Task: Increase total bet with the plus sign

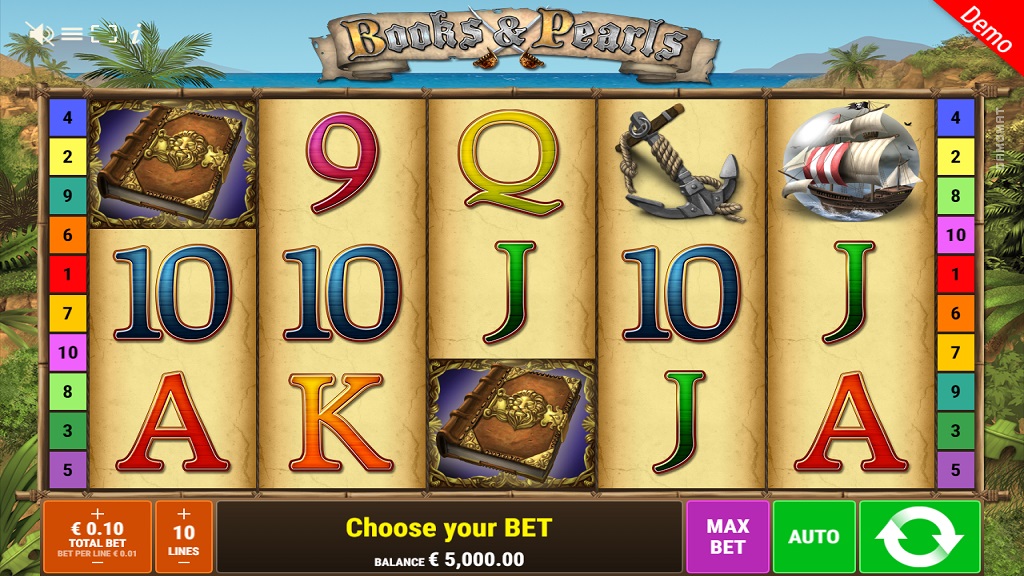Action: pyautogui.click(x=97, y=513)
